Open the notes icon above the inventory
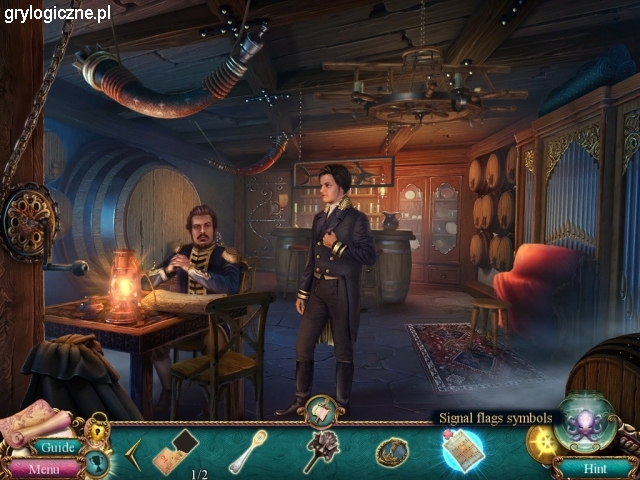 click(322, 409)
